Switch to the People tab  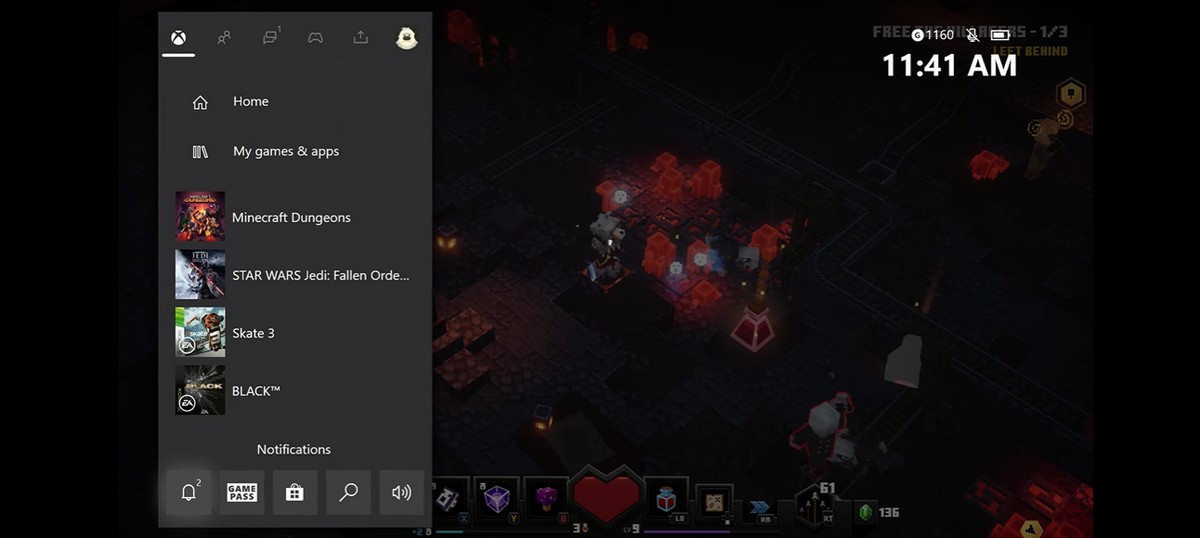pos(224,38)
